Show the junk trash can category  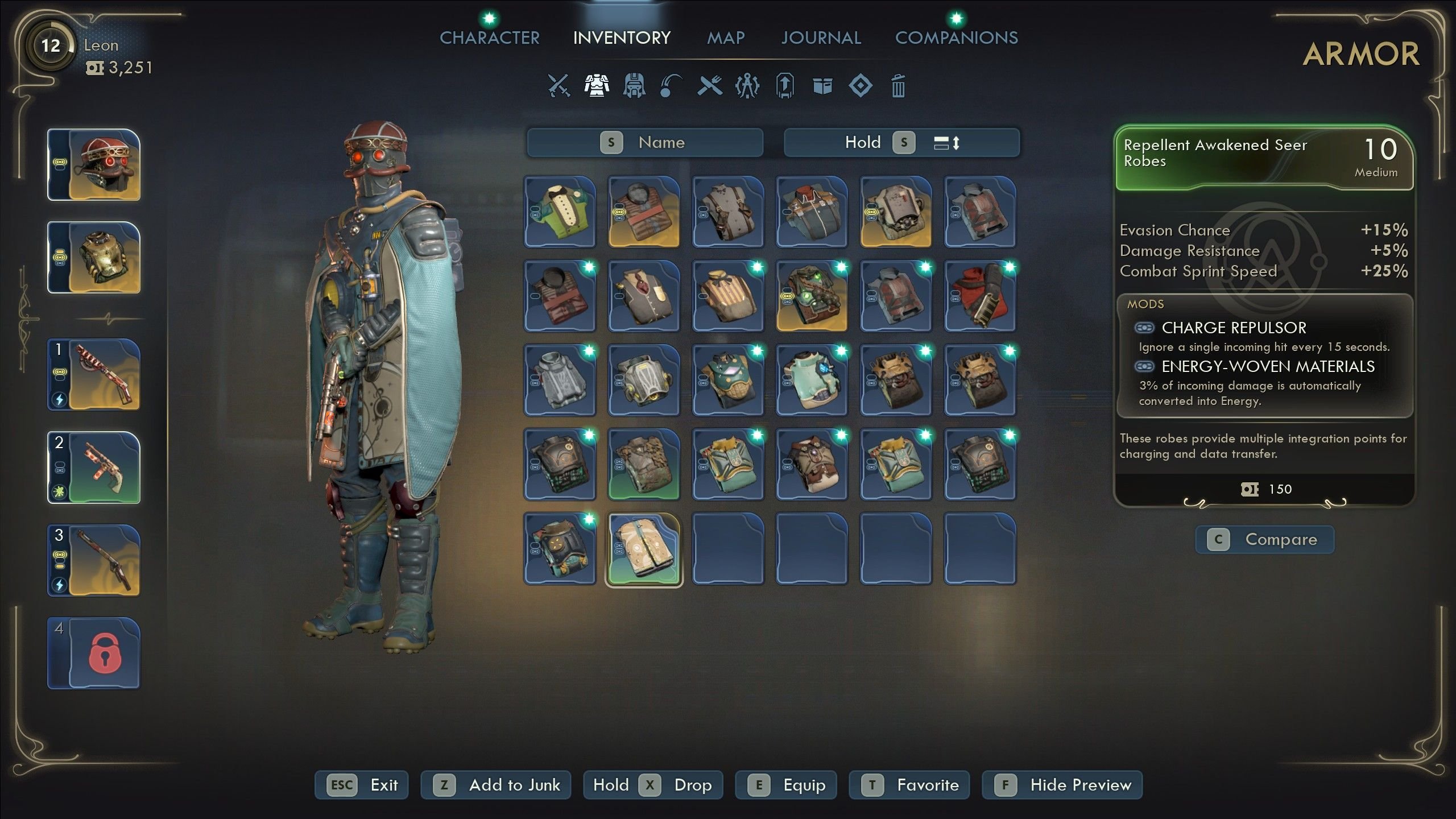click(898, 86)
